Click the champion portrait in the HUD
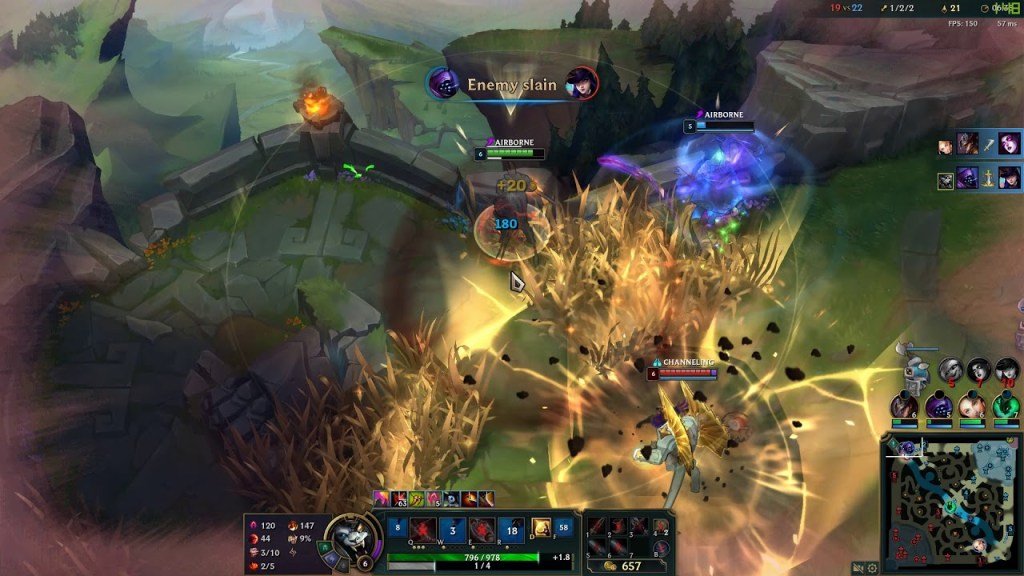1024x576 pixels. pyautogui.click(x=349, y=539)
